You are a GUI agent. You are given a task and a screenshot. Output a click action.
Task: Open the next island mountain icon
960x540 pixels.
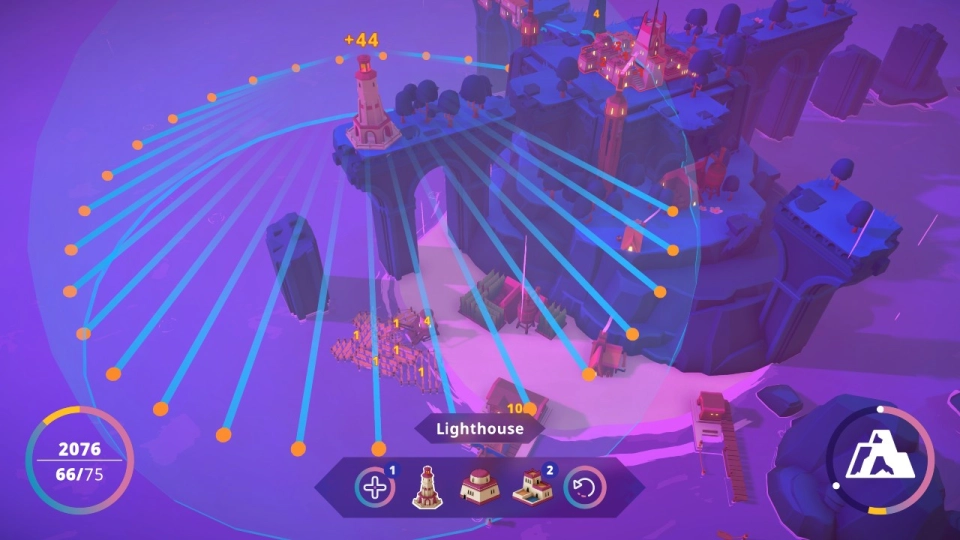coord(880,460)
